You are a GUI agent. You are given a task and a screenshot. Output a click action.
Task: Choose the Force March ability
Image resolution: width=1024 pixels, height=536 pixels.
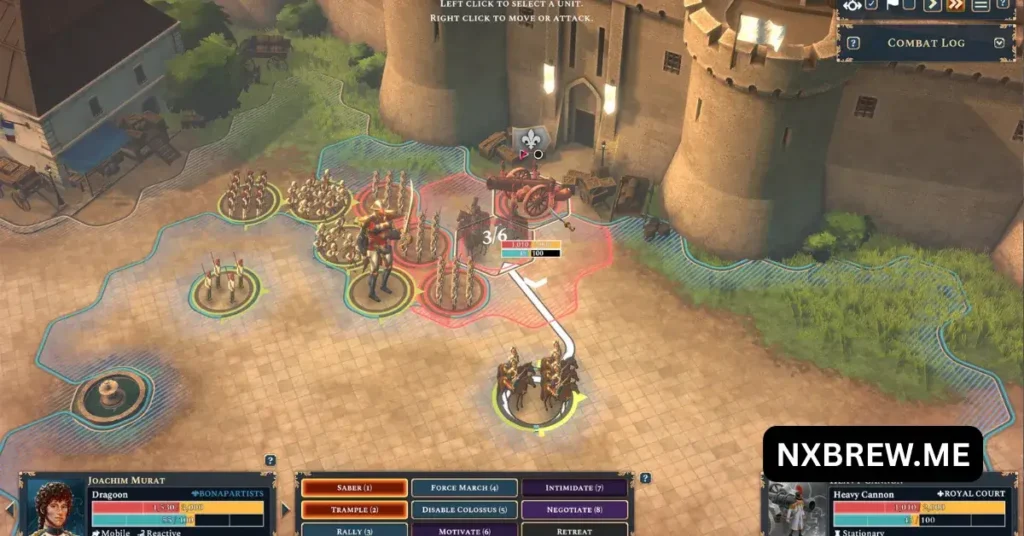(464, 488)
